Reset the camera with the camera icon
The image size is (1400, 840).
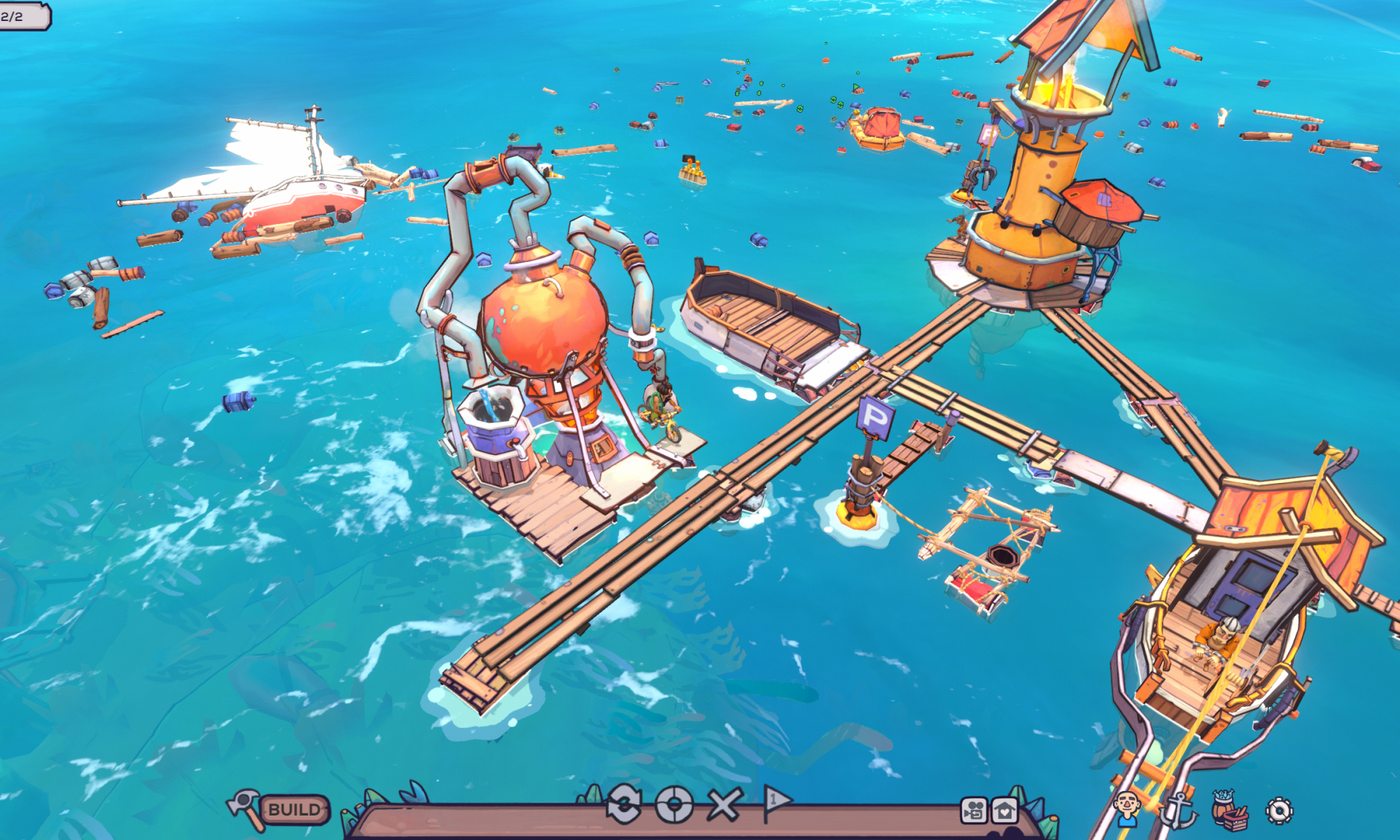coord(974,811)
